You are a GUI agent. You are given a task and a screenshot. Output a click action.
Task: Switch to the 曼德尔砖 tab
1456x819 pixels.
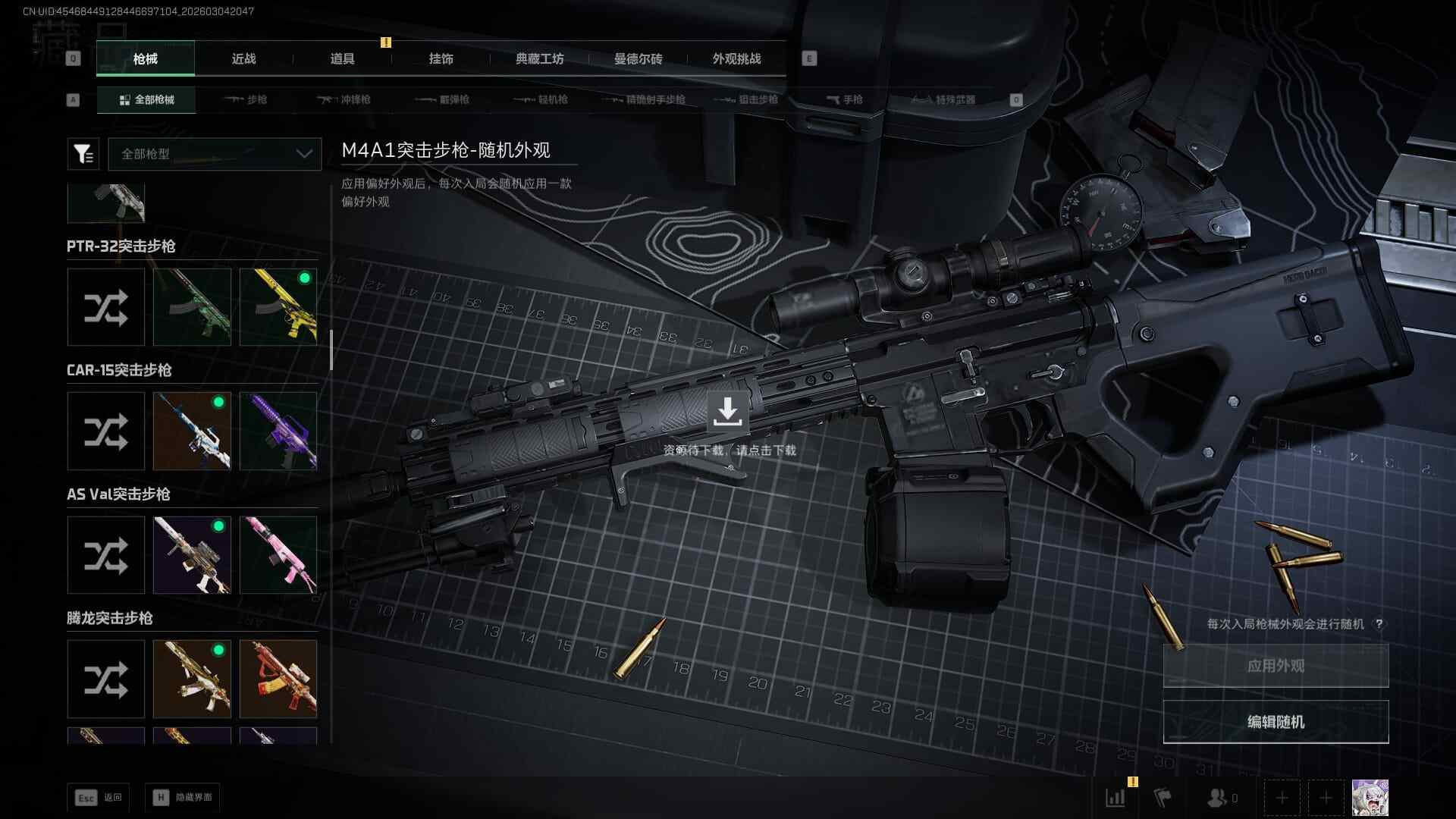[x=638, y=58]
